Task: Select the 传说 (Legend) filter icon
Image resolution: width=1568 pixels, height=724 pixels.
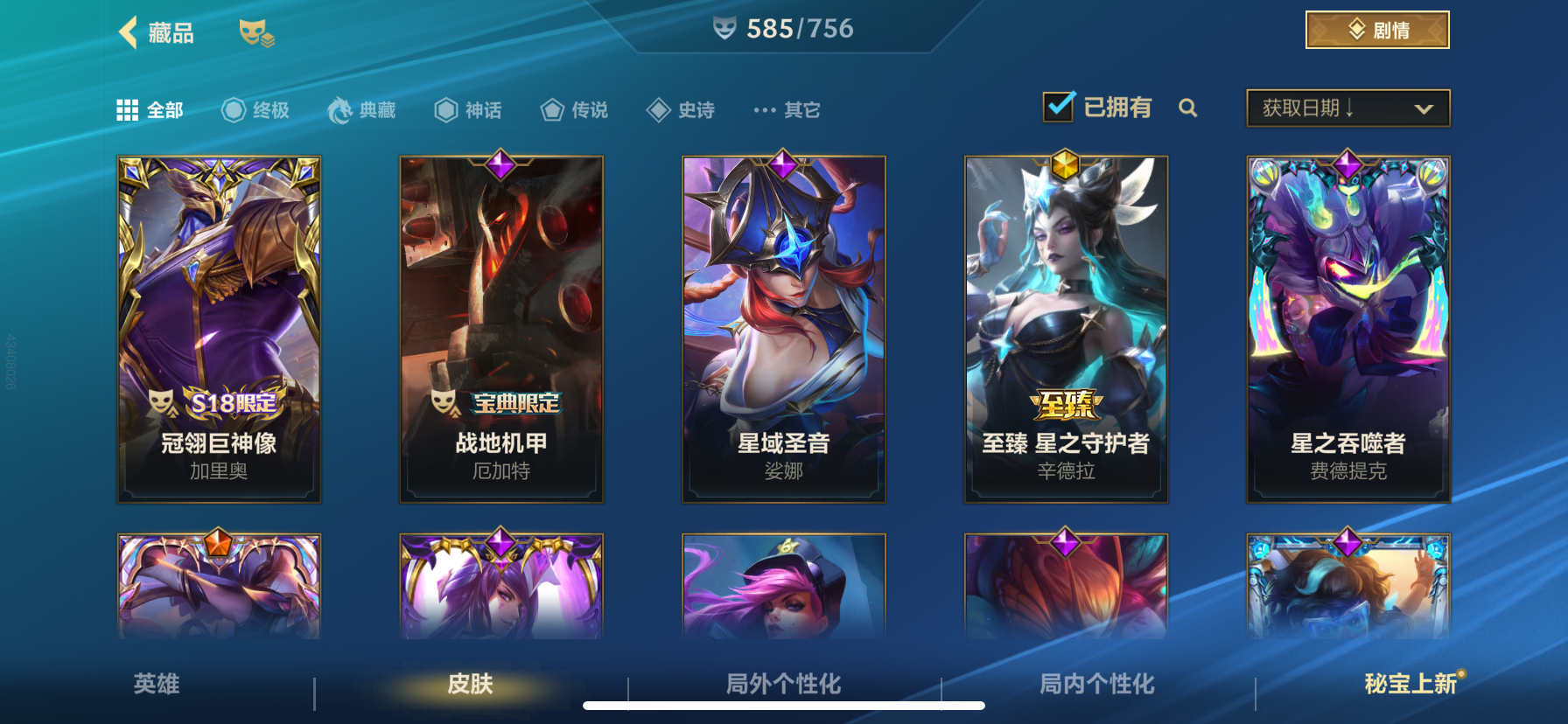Action: tap(552, 109)
